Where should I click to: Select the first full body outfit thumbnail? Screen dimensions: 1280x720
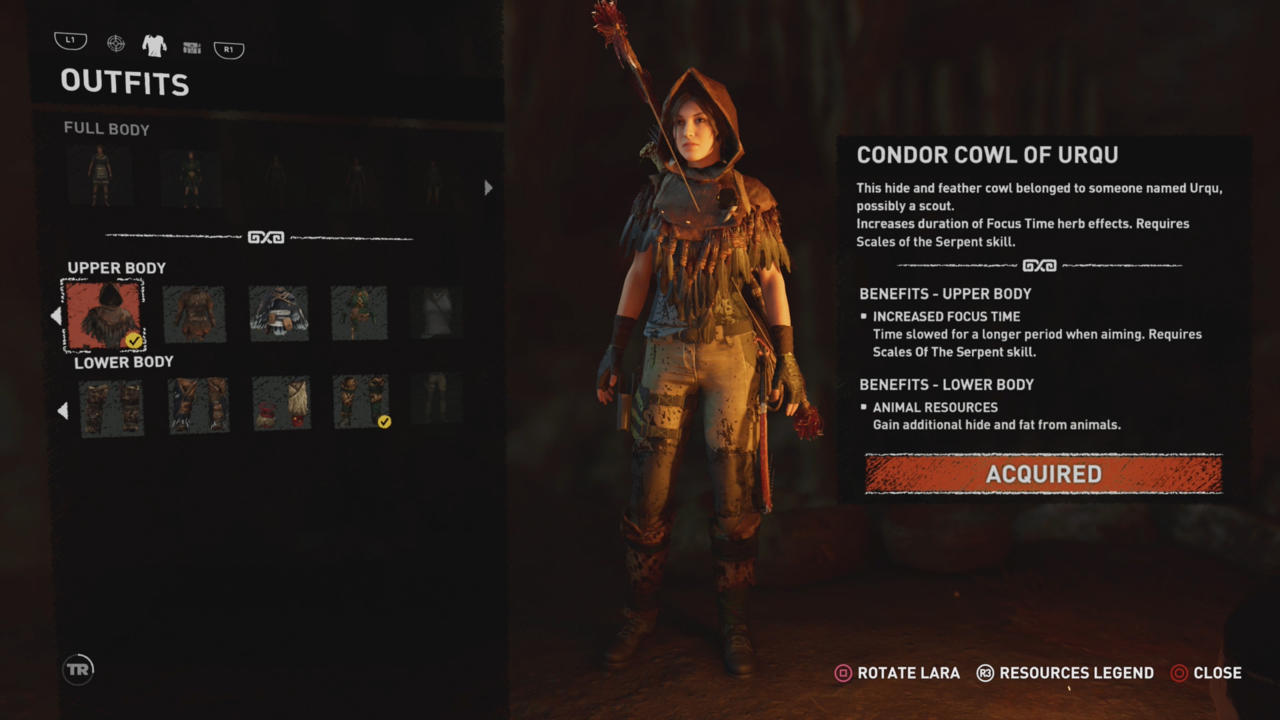point(99,178)
